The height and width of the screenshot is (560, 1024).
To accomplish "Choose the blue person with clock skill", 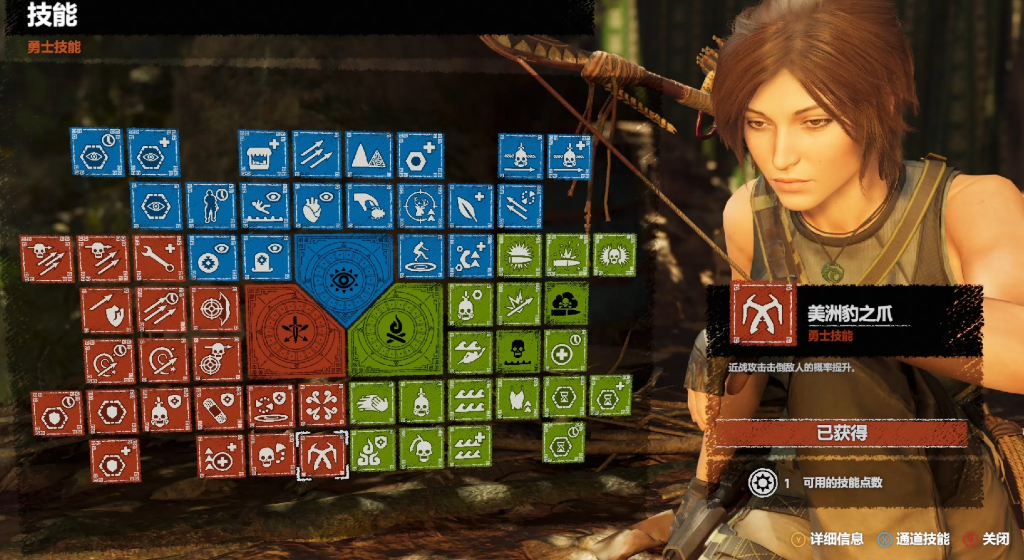I will [x=211, y=205].
